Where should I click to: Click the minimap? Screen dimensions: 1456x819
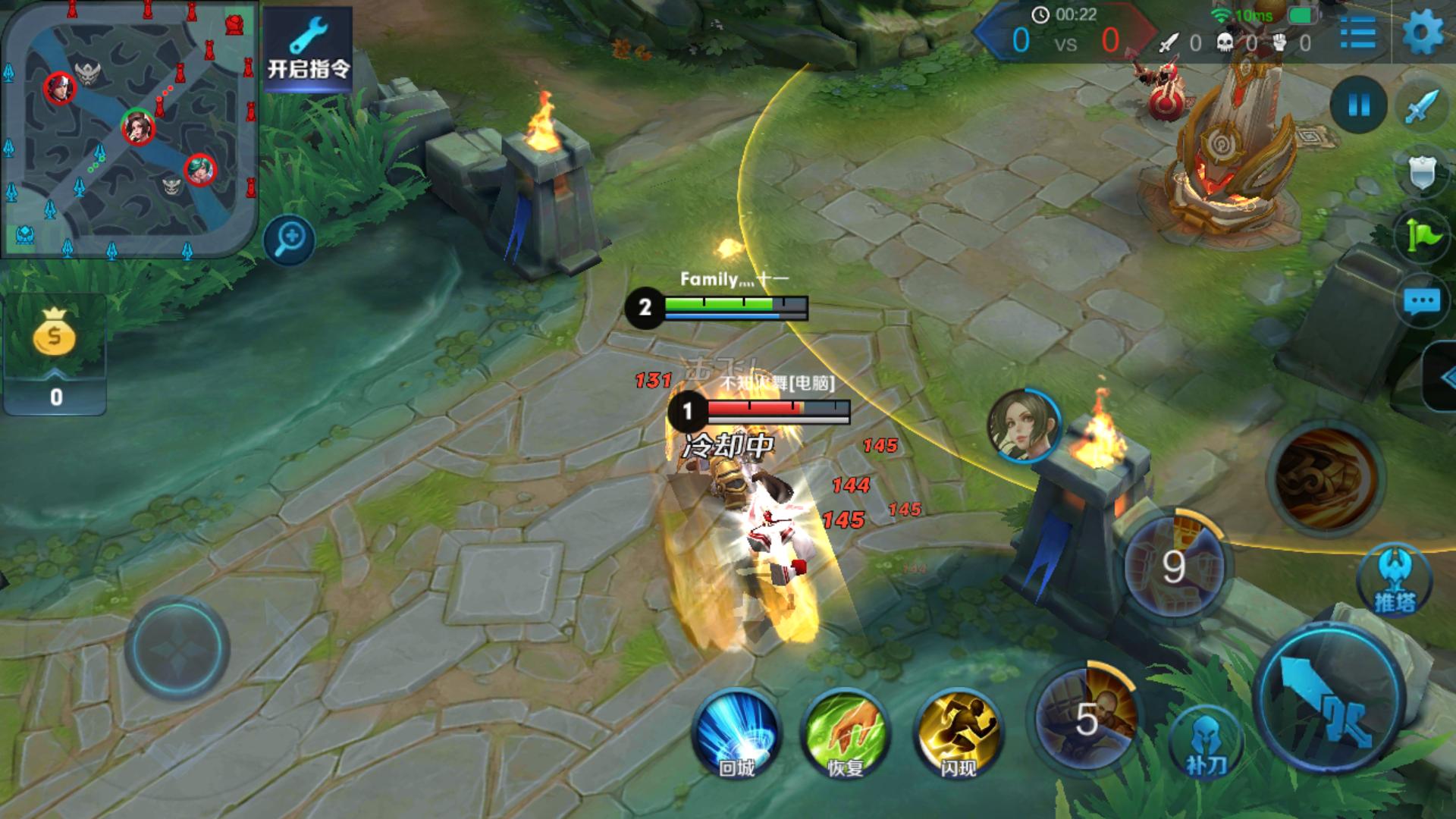[x=129, y=129]
